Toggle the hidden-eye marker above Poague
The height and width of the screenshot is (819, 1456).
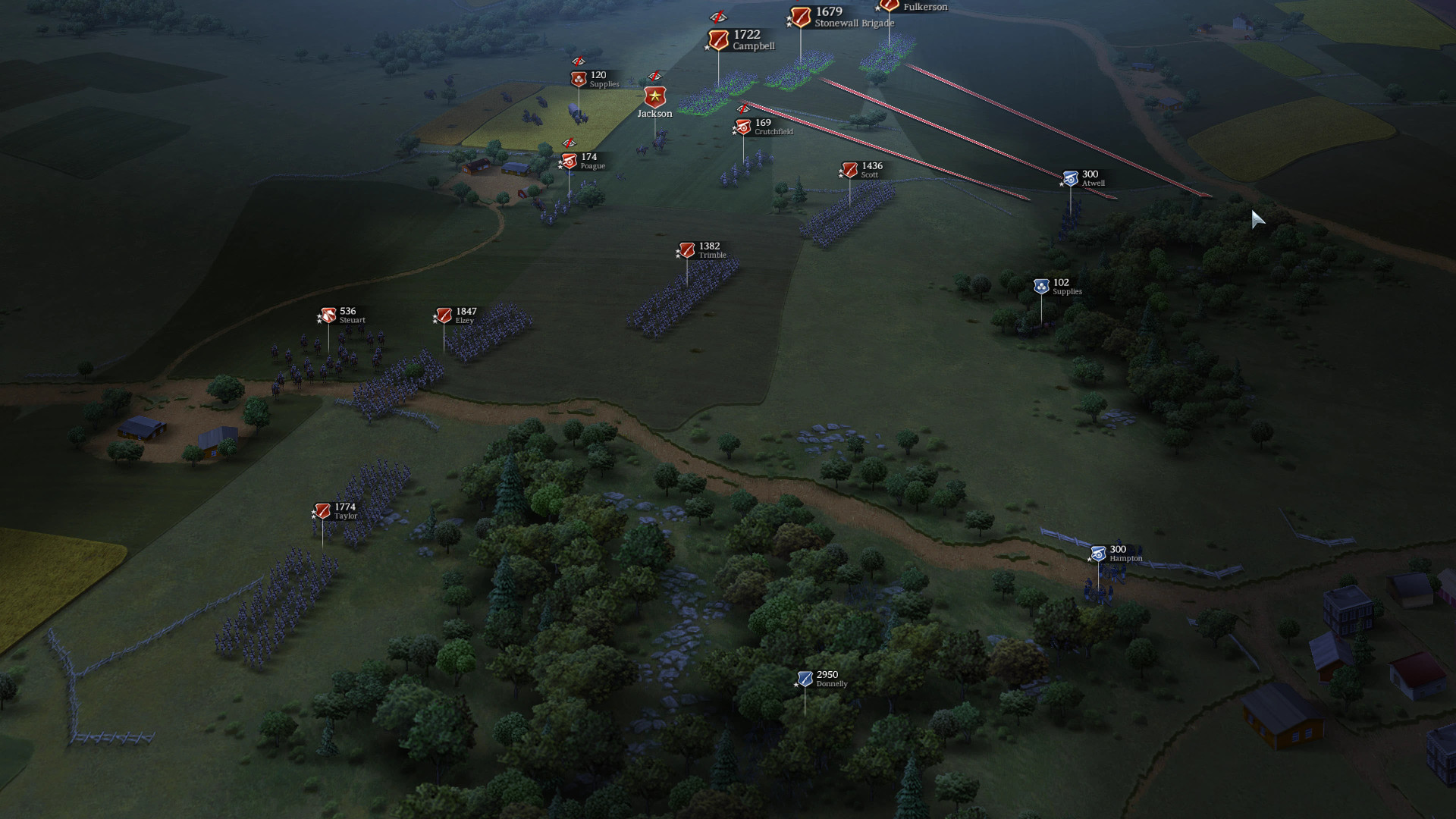570,143
